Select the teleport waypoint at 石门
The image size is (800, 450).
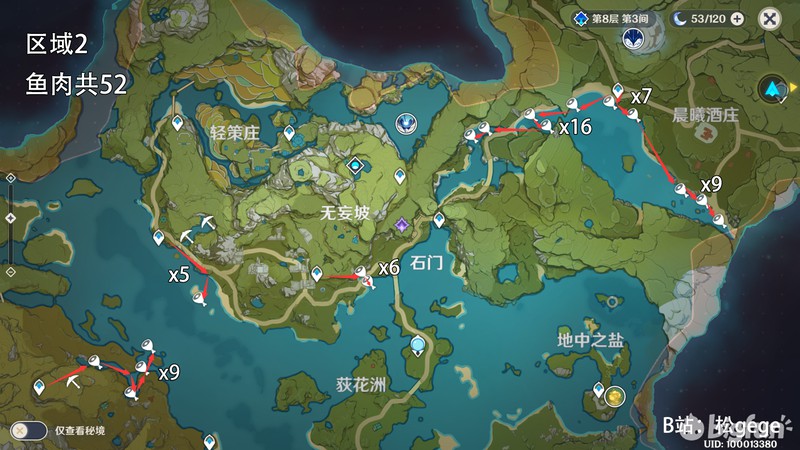438,219
